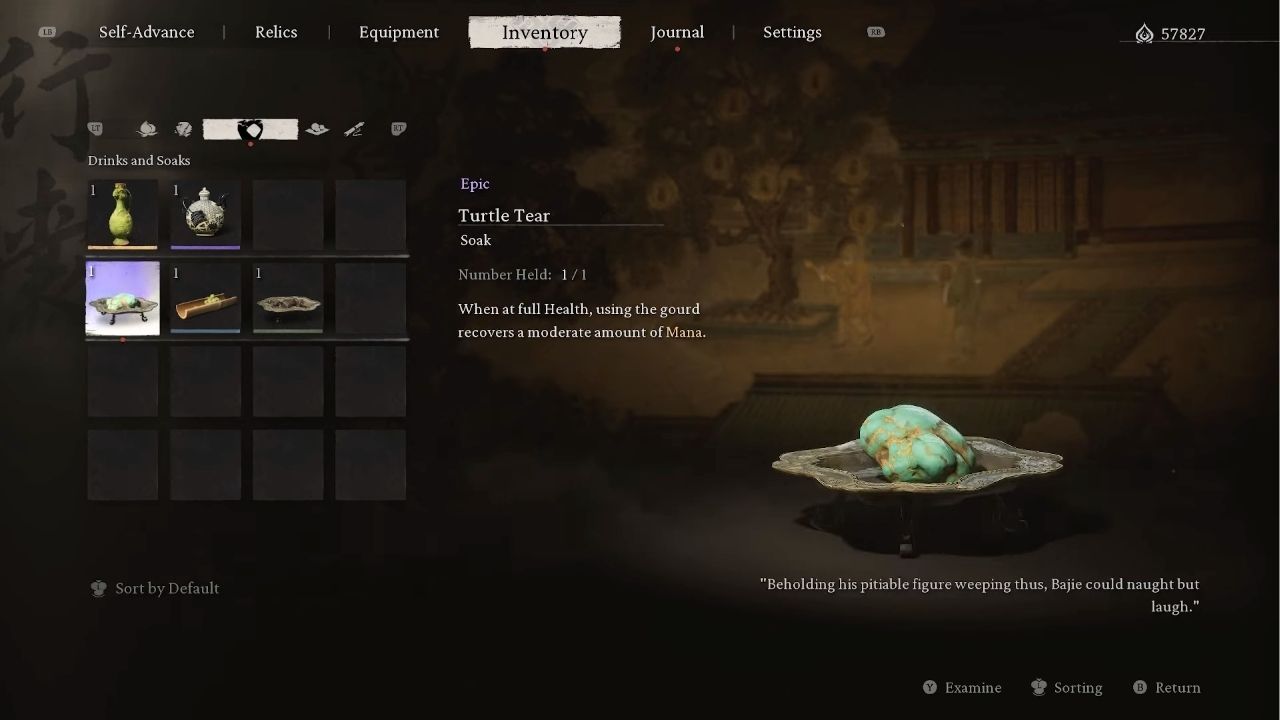Select the green gourd-shaped bottle drink
Screen dimensions: 1280x720
[x=122, y=214]
